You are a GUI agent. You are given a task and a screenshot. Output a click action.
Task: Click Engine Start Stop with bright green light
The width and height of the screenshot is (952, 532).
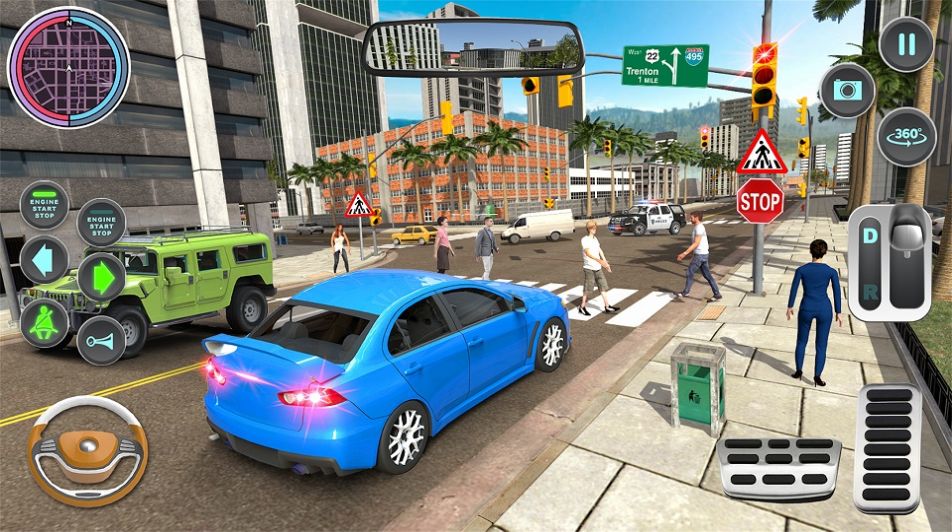click(x=45, y=205)
